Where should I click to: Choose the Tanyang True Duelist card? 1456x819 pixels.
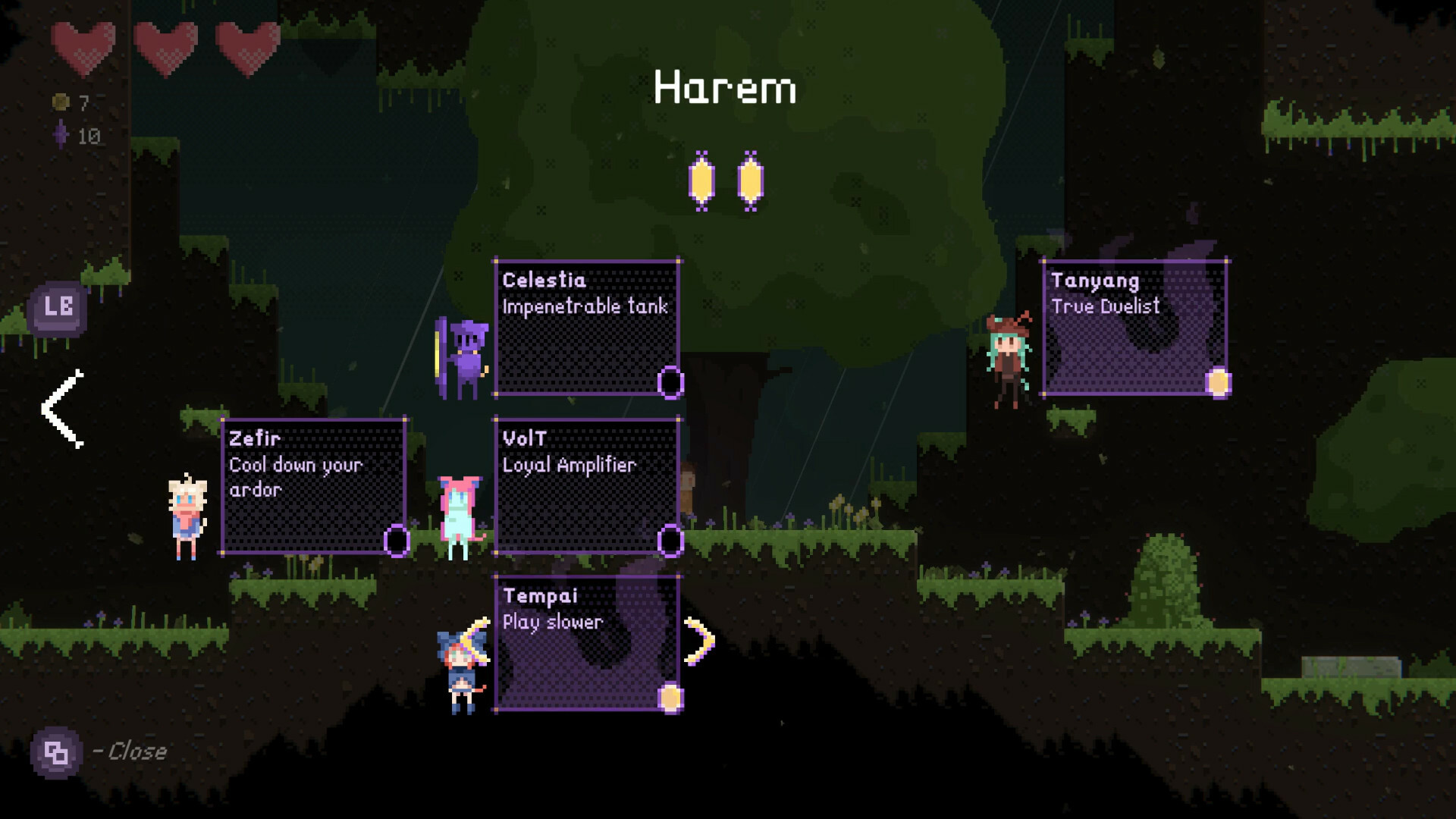pyautogui.click(x=1134, y=328)
